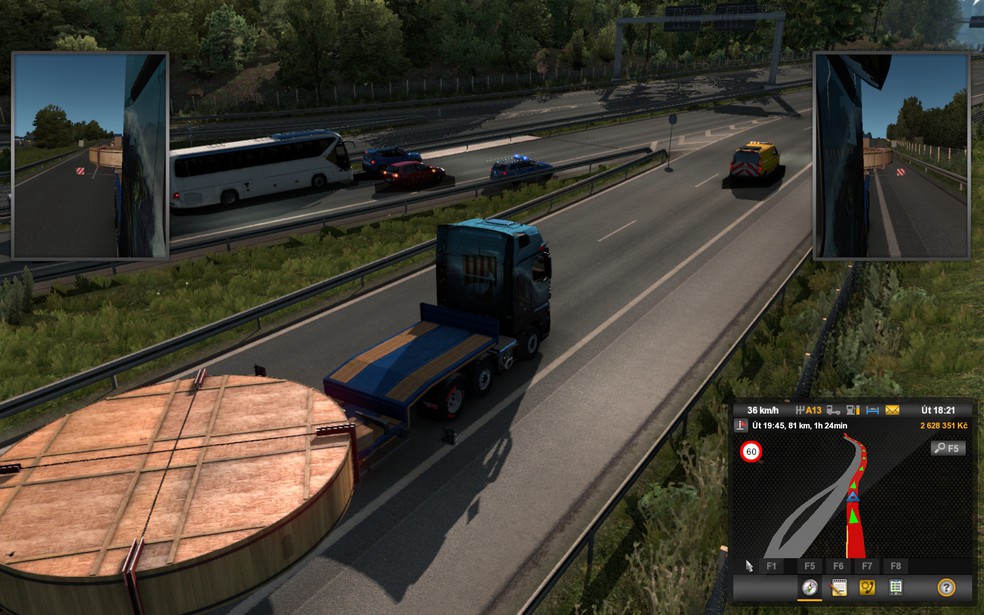Switch to the compass navigation tab
This screenshot has width=984, height=615.
pyautogui.click(x=810, y=588)
